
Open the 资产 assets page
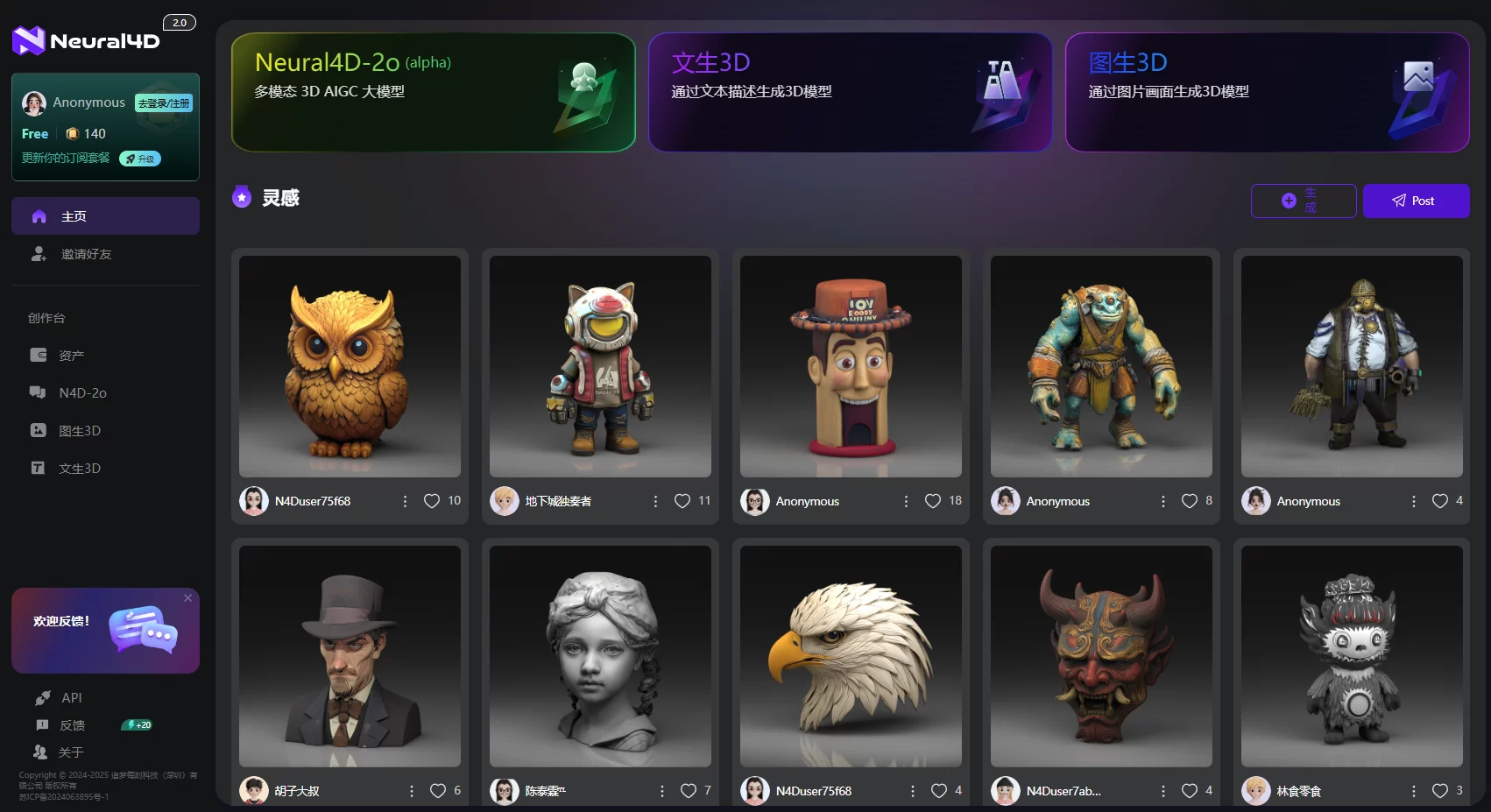(x=71, y=356)
